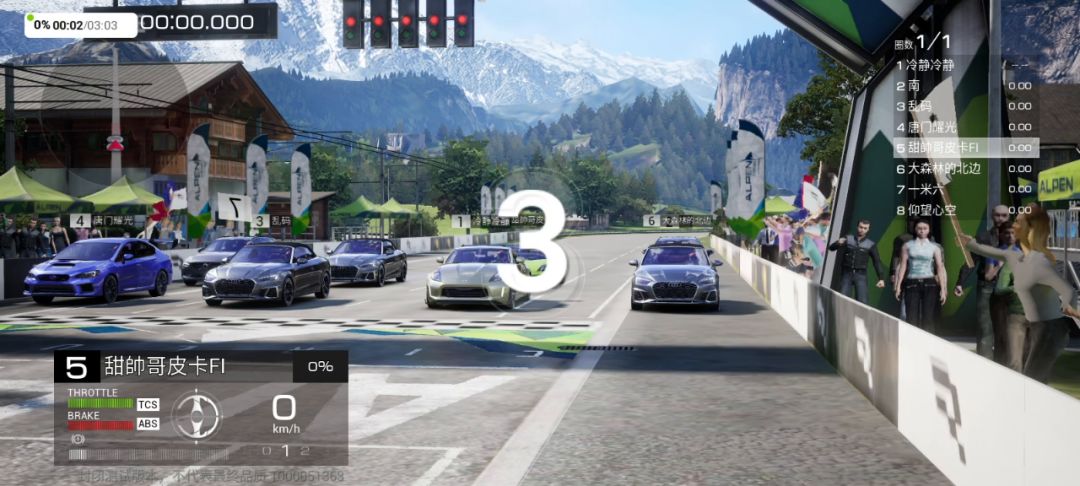Toggle the TCS traction control indicator
1080x486 pixels.
pyautogui.click(x=148, y=405)
